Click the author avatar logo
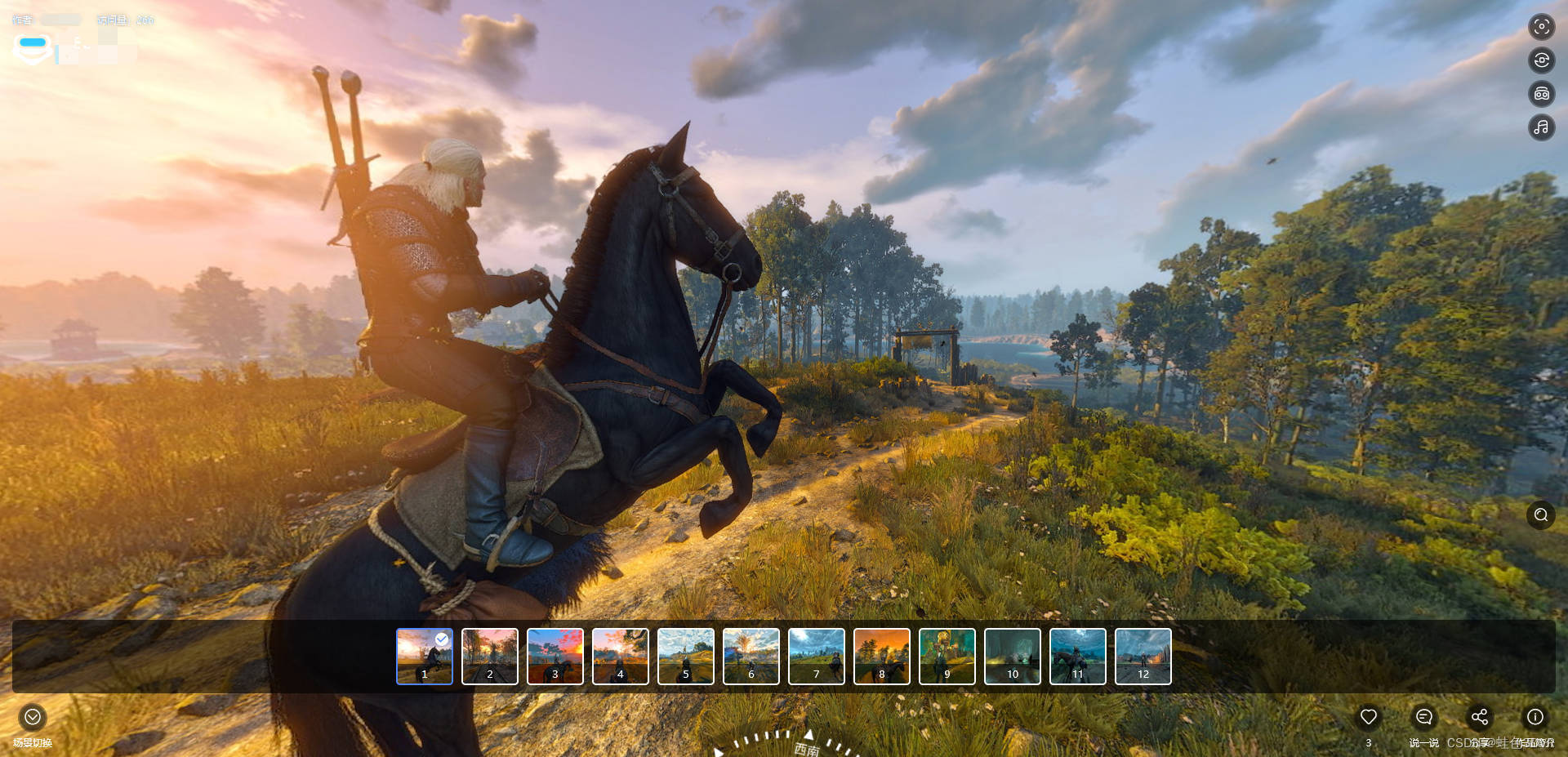 [x=33, y=49]
